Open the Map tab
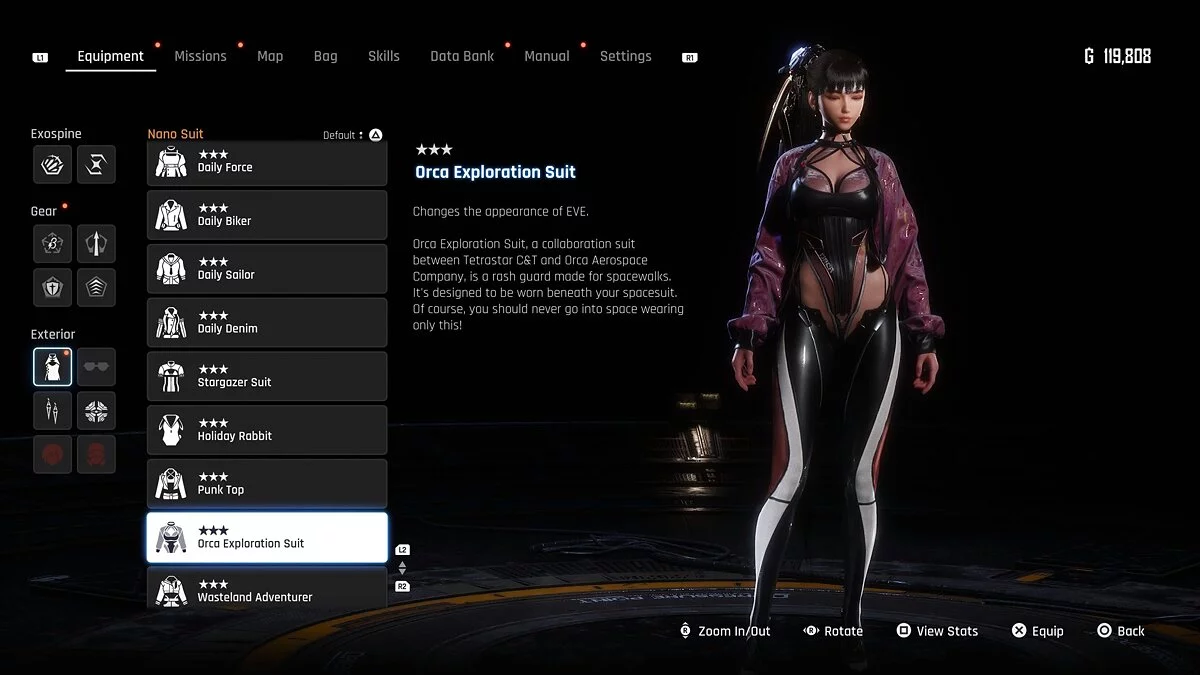Viewport: 1200px width, 675px height. click(x=270, y=56)
